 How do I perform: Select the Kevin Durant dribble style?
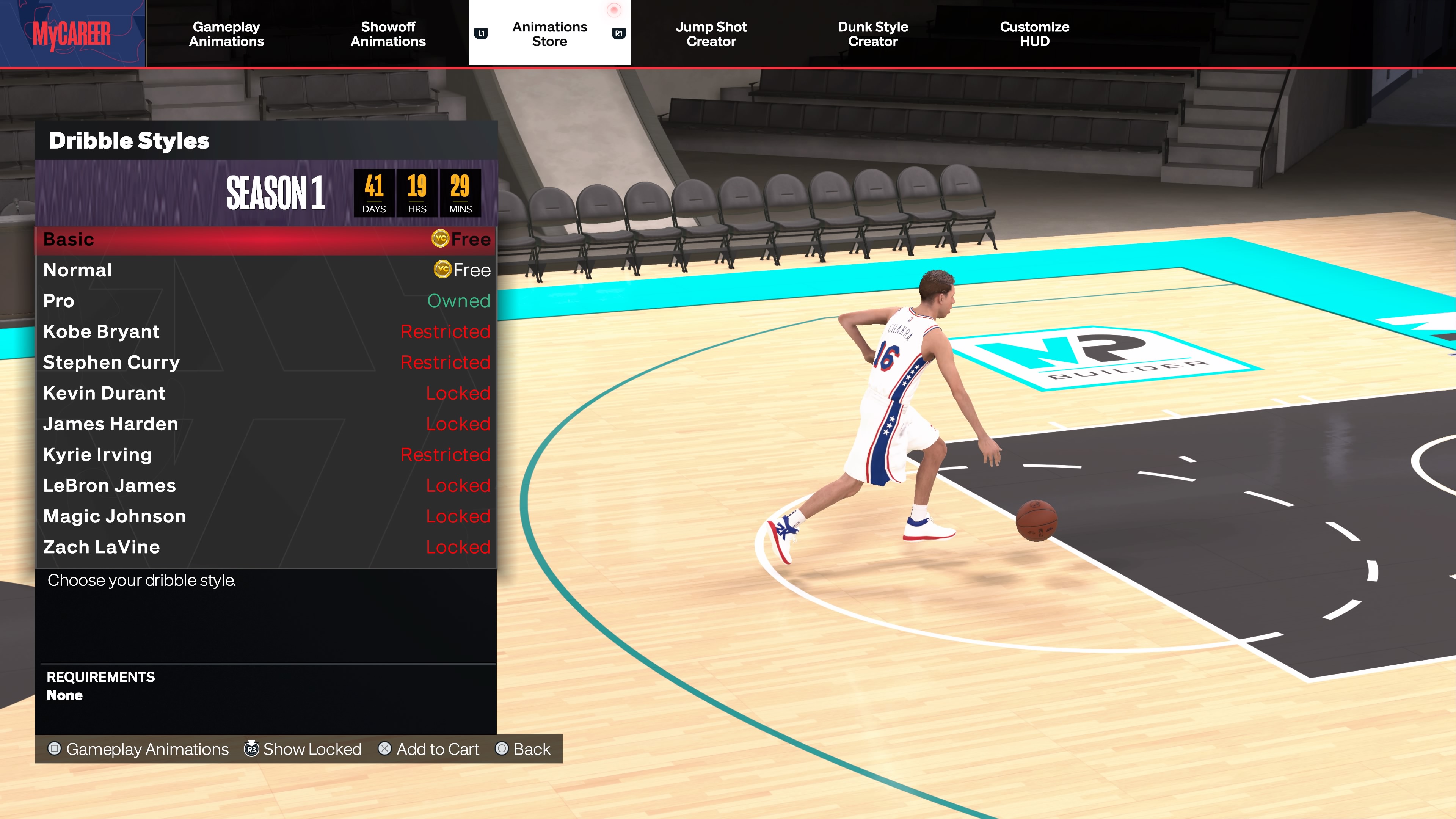(266, 394)
